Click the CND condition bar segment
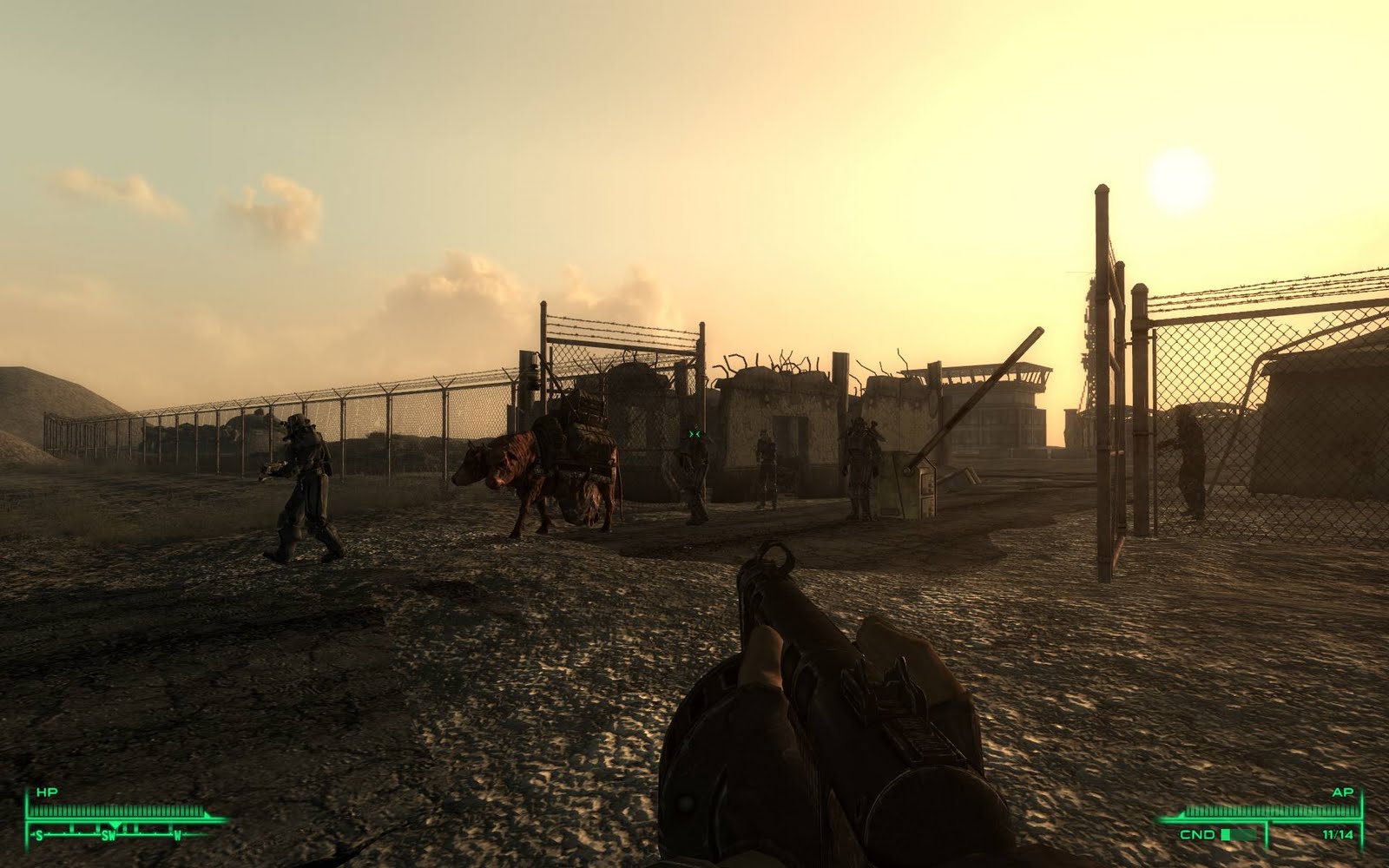The height and width of the screenshot is (868, 1389). click(1226, 834)
